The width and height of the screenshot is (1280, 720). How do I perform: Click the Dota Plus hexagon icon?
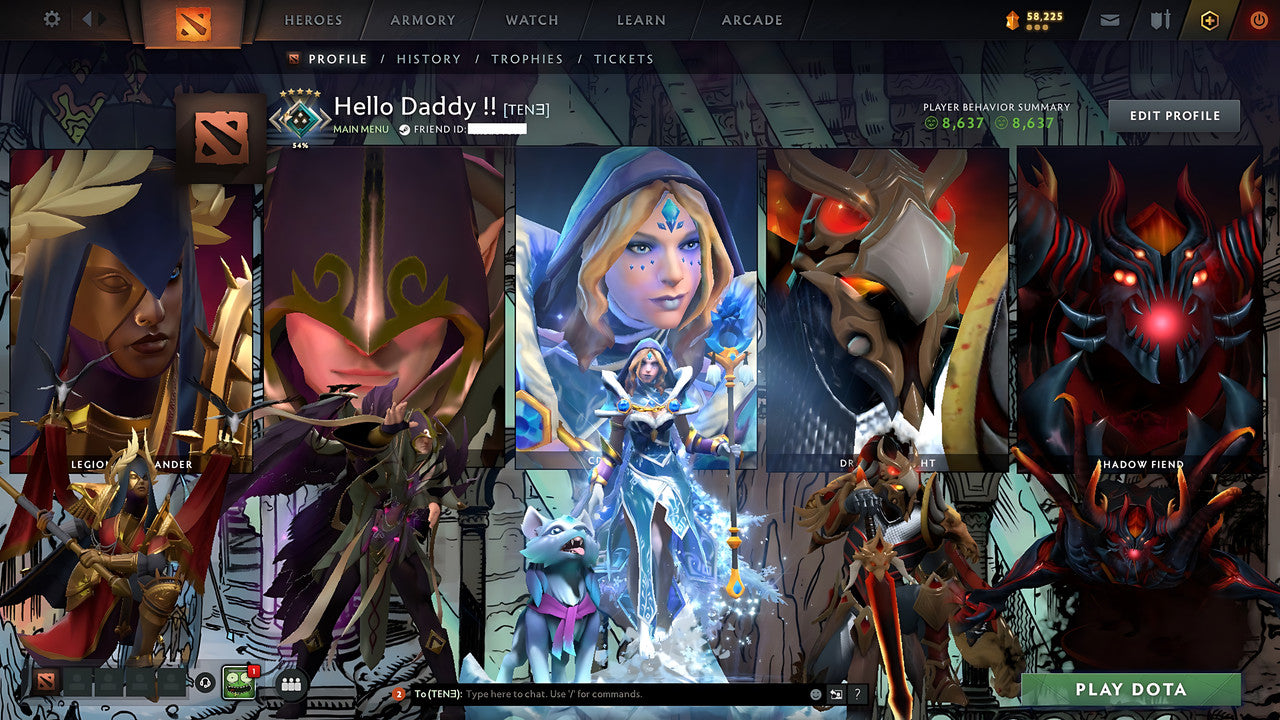[x=1208, y=18]
